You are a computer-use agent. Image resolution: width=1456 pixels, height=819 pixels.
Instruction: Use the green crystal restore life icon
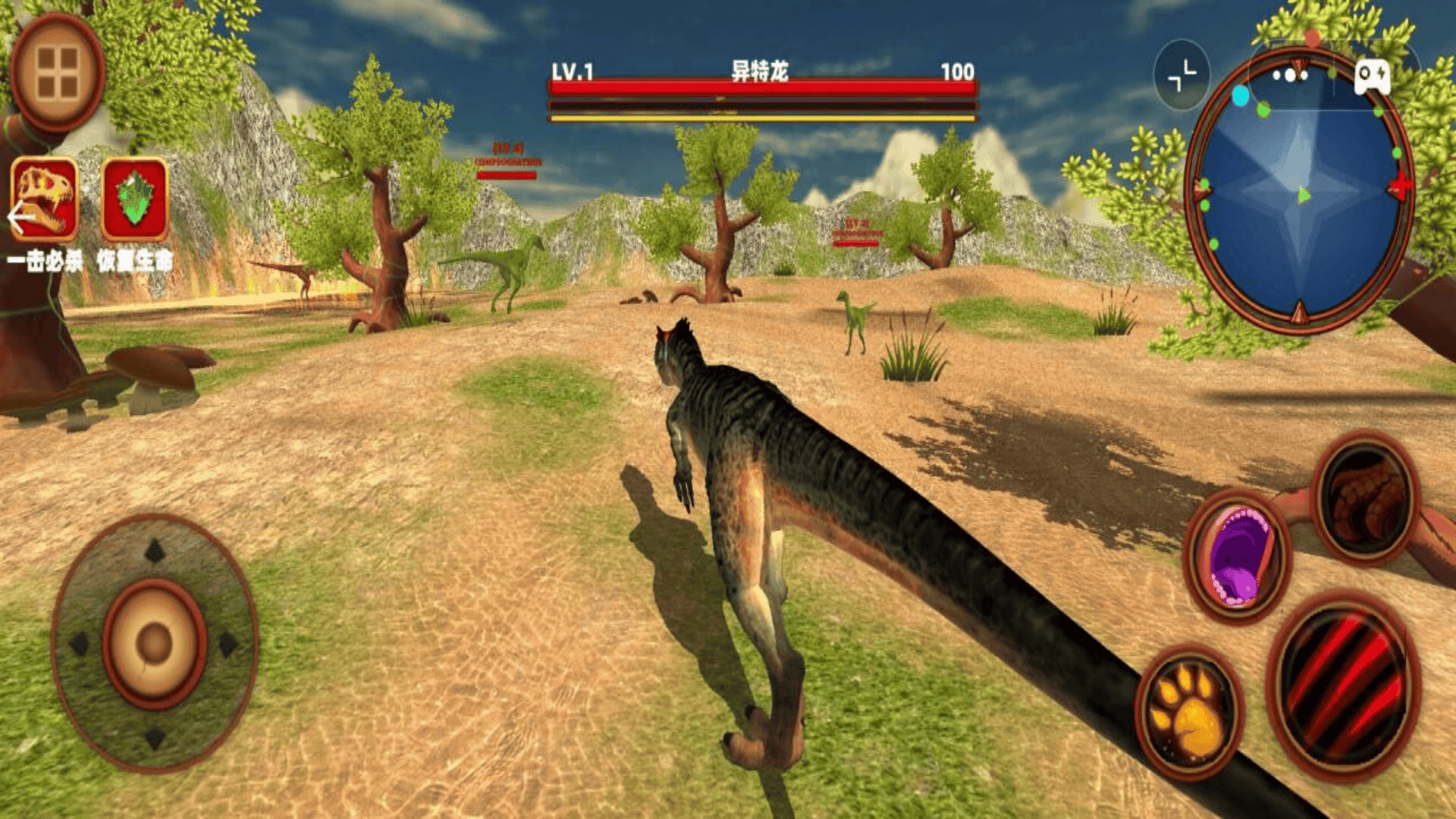pyautogui.click(x=135, y=199)
